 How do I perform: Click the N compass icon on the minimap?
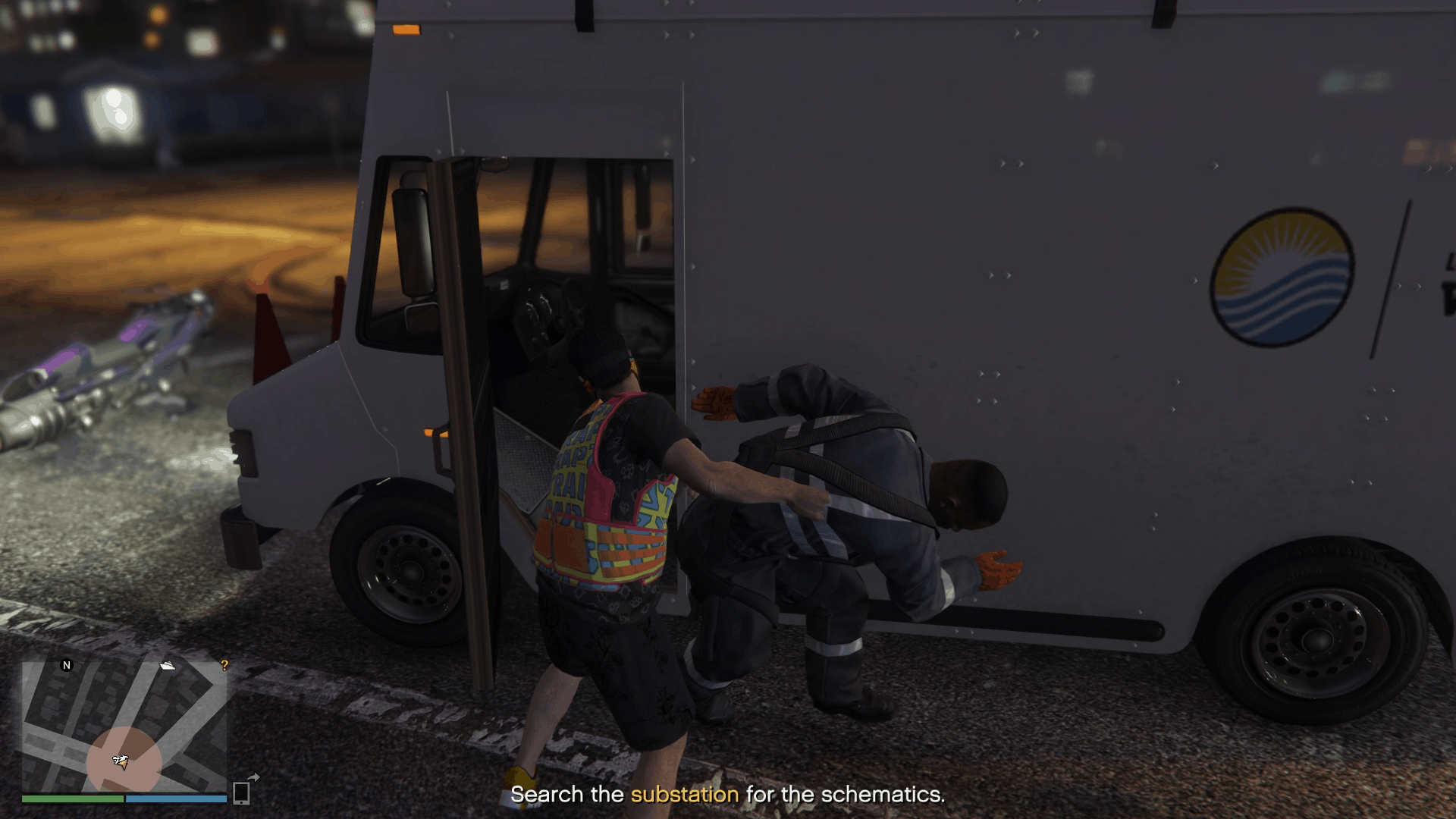(x=67, y=665)
